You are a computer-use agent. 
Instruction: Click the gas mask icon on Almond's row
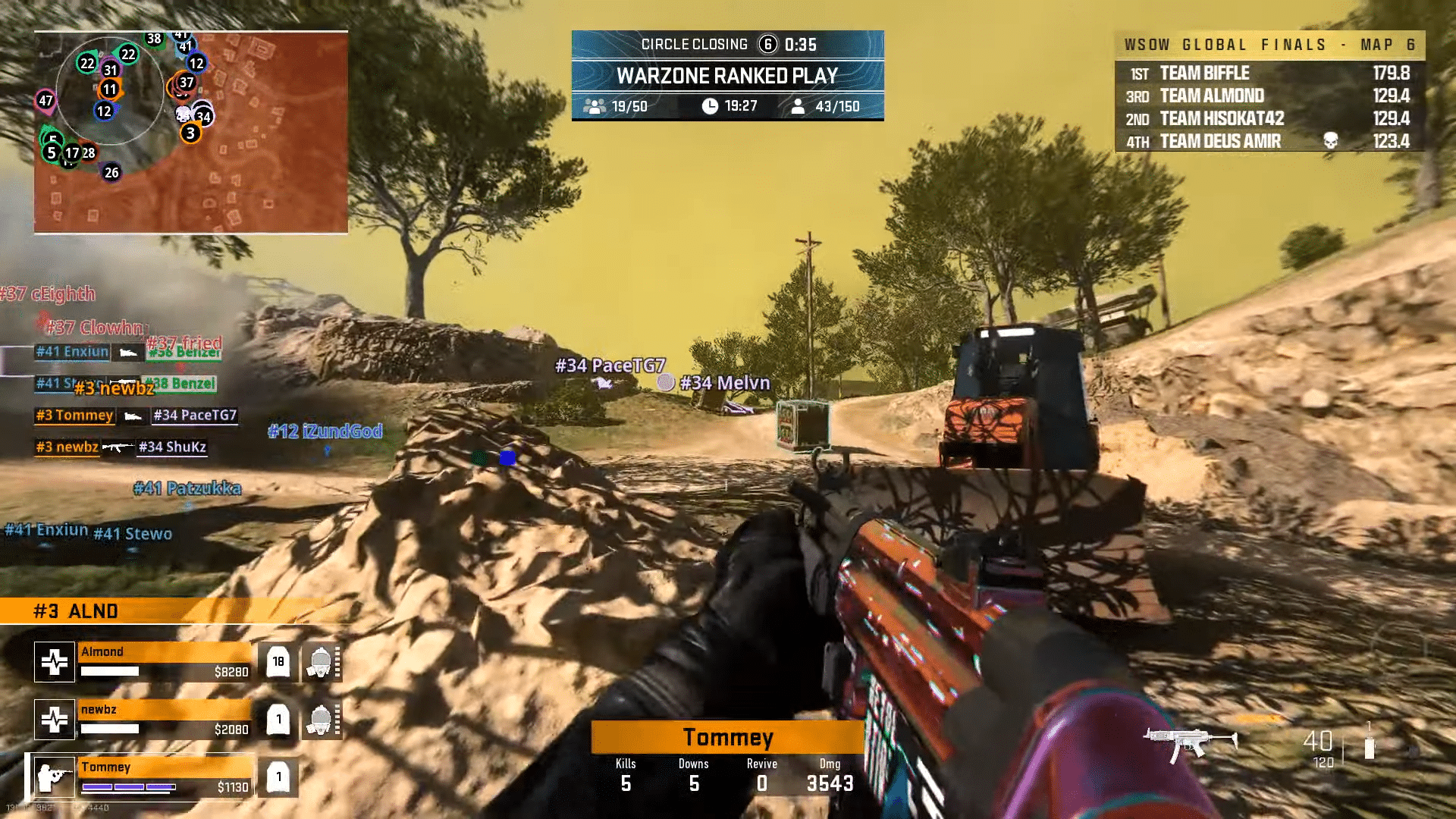click(x=322, y=661)
